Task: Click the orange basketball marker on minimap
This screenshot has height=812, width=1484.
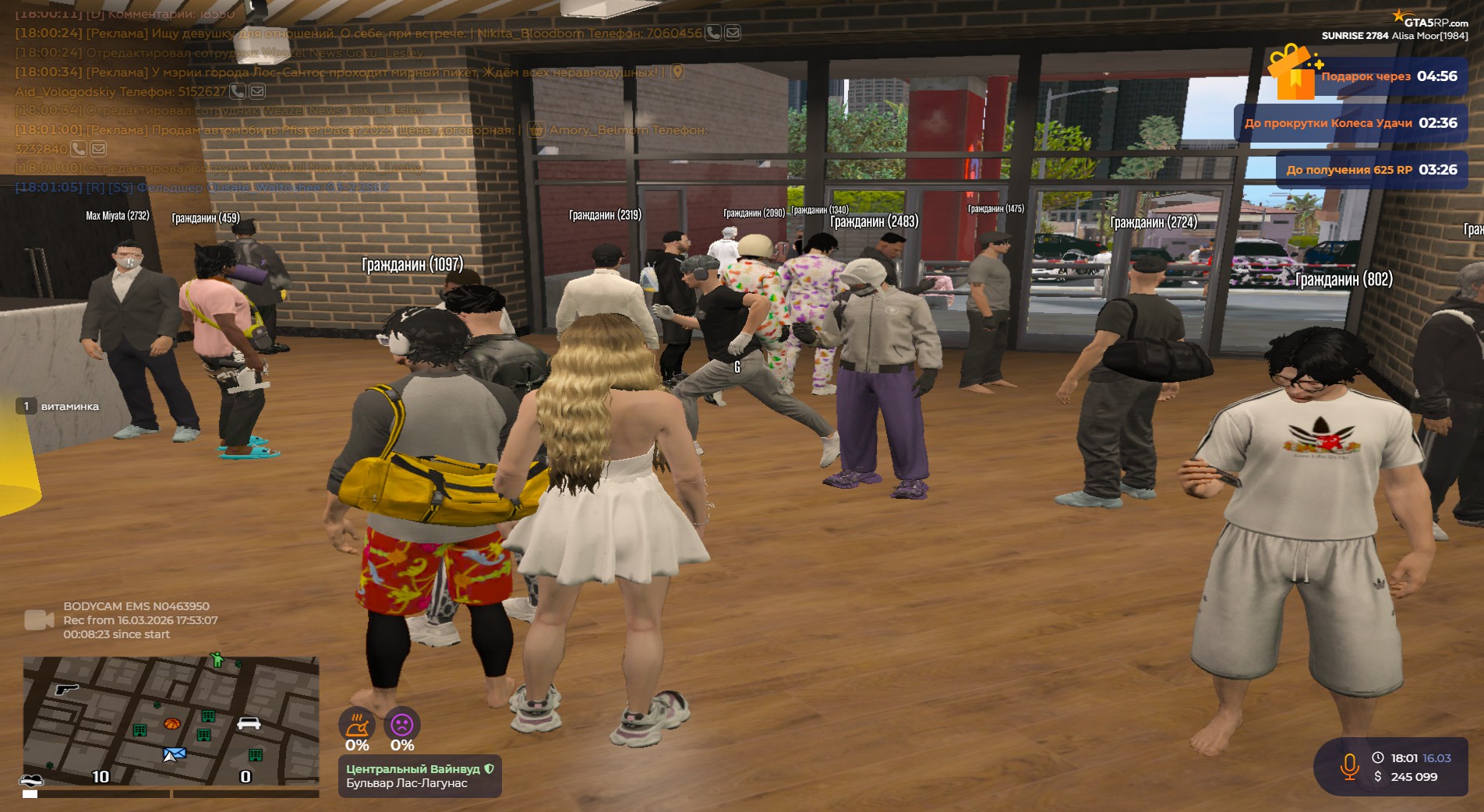Action: 172,724
